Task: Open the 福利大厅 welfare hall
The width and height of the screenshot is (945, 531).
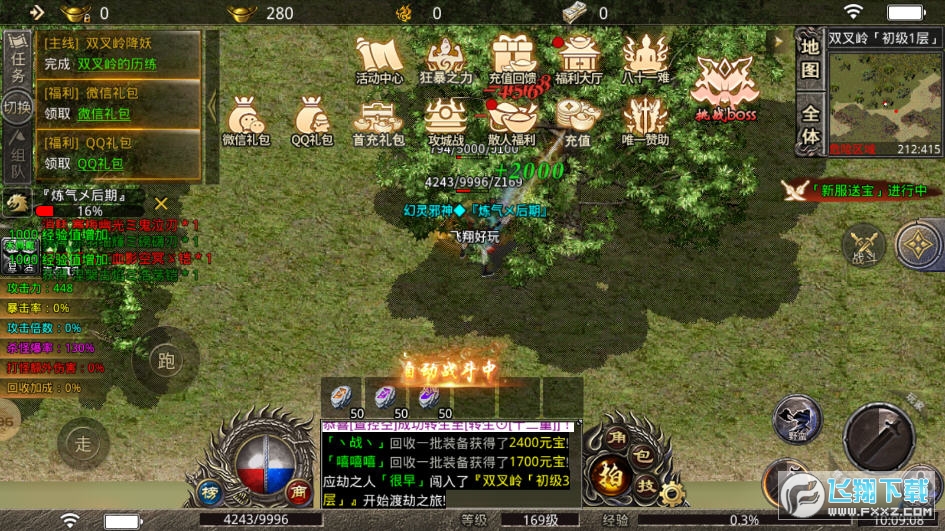Action: [x=579, y=60]
